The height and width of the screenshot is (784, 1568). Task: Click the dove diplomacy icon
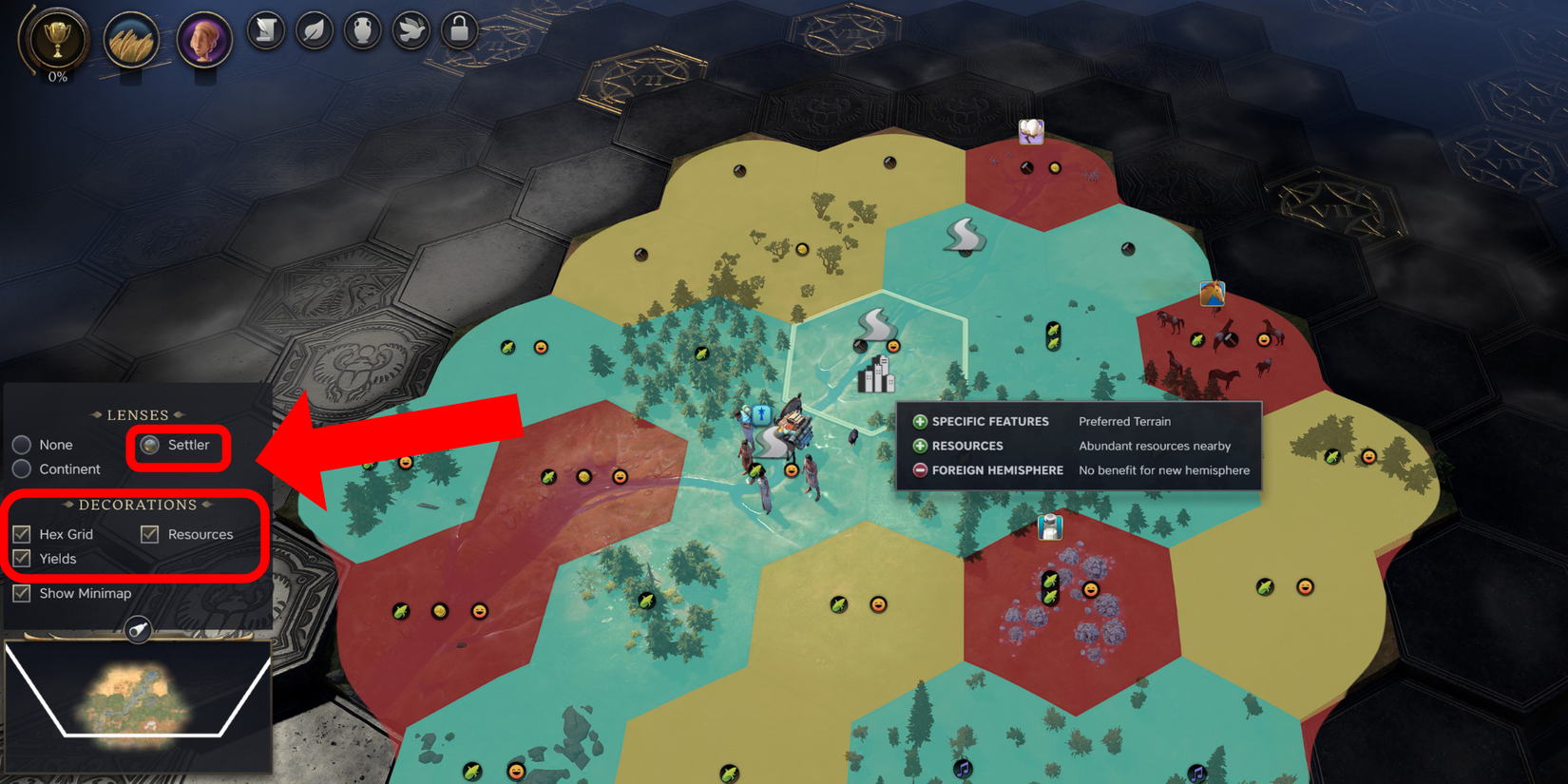411,29
